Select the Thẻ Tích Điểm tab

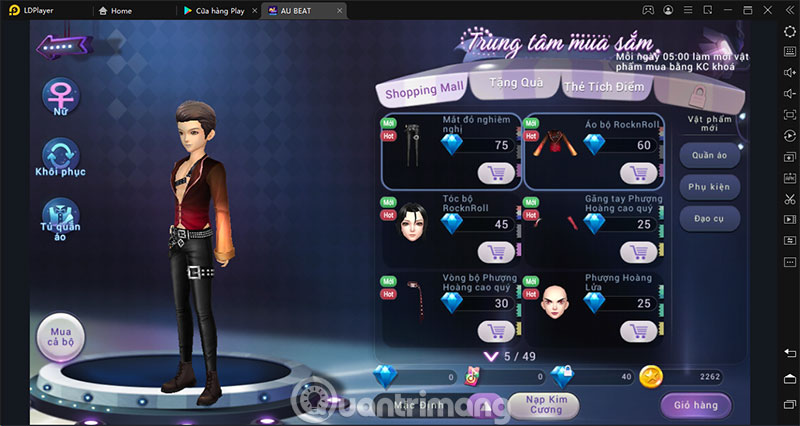pos(607,88)
